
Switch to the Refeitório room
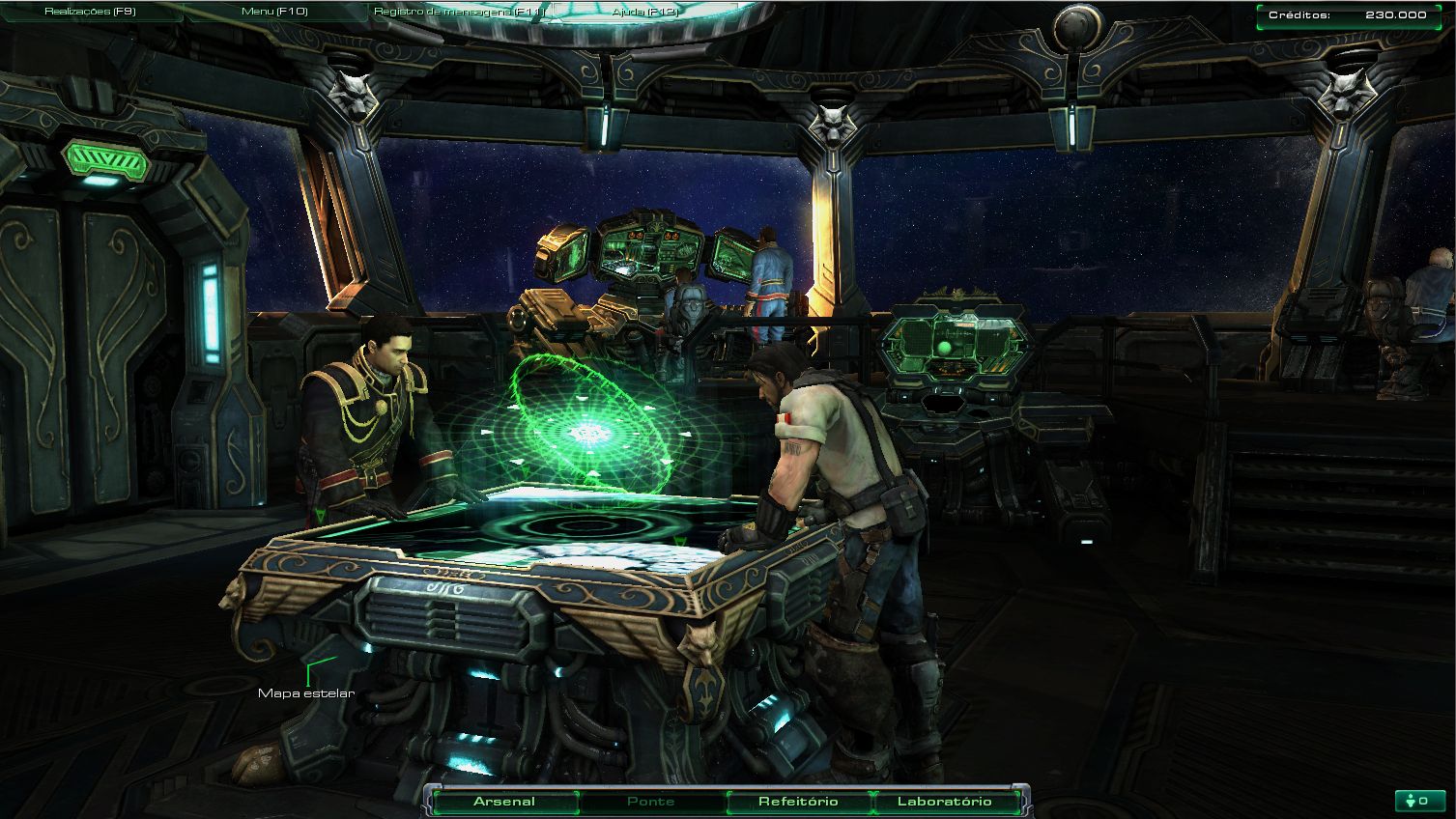pyautogui.click(x=798, y=802)
